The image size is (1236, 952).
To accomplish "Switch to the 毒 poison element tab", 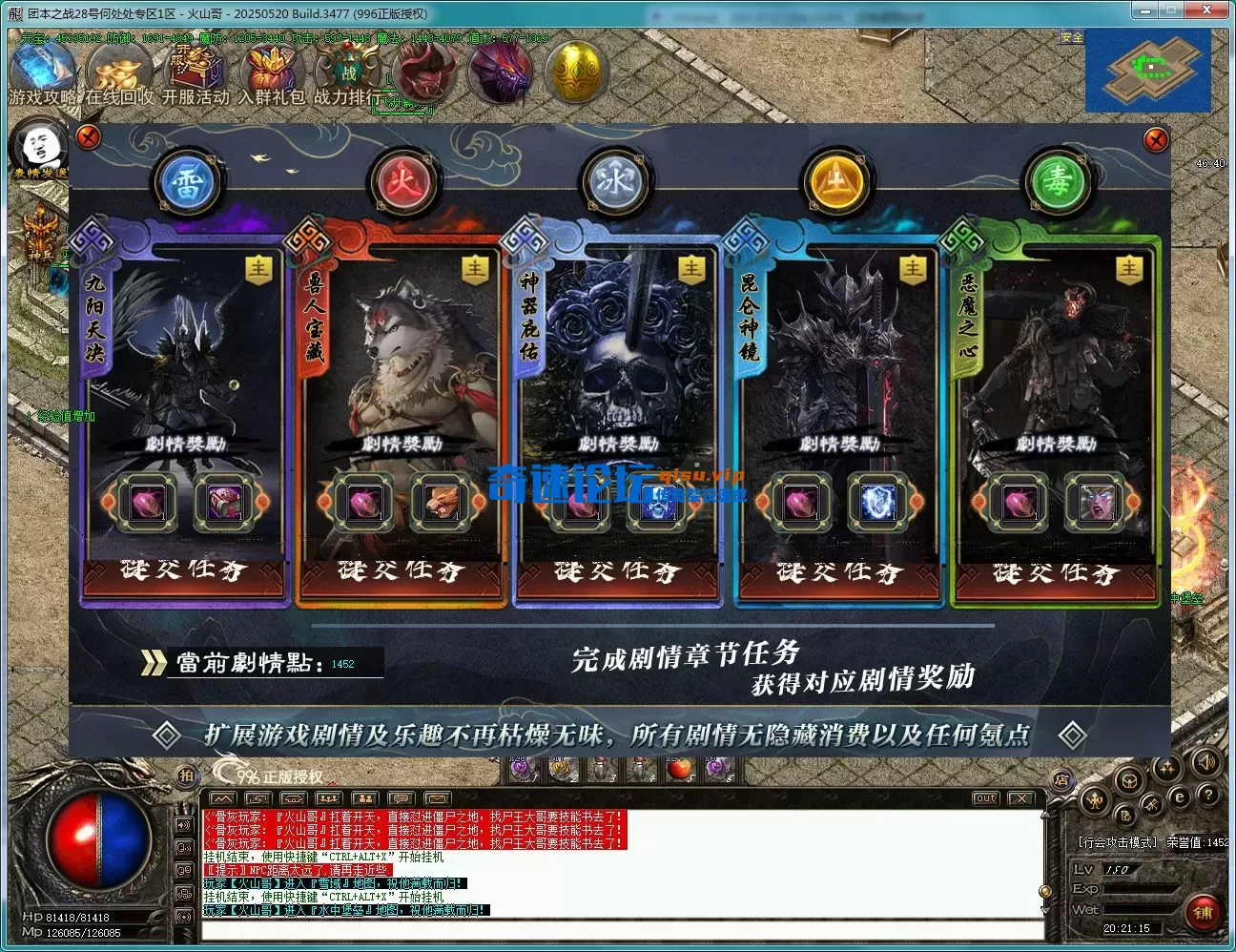I will pyautogui.click(x=1057, y=179).
